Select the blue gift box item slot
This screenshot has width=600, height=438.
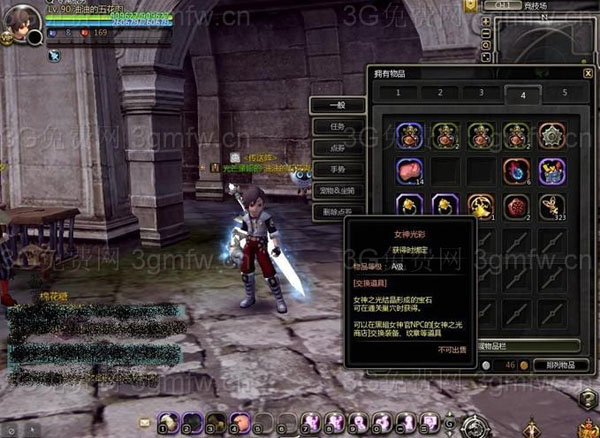552,171
